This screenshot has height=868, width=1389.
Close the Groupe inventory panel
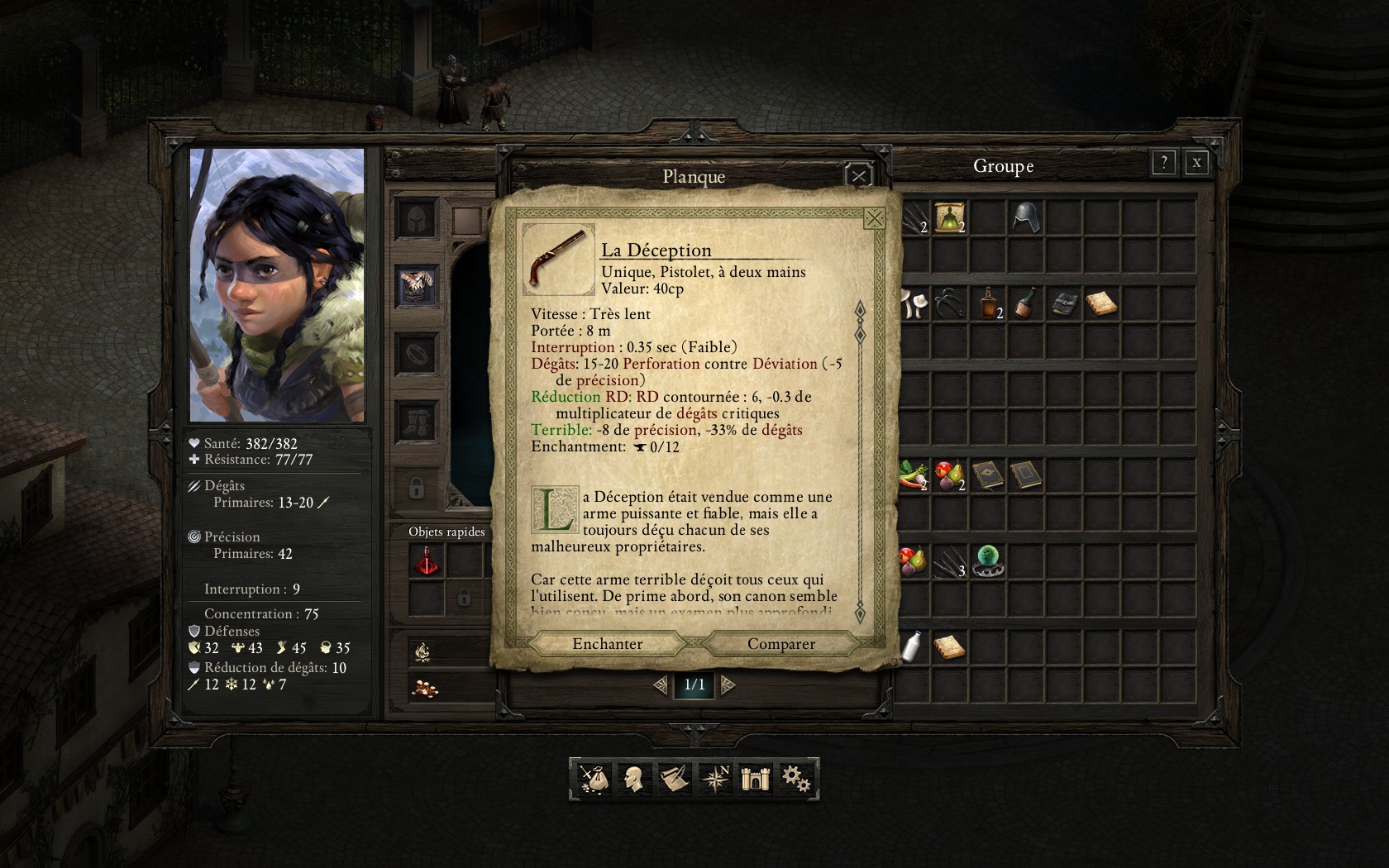tap(1196, 163)
